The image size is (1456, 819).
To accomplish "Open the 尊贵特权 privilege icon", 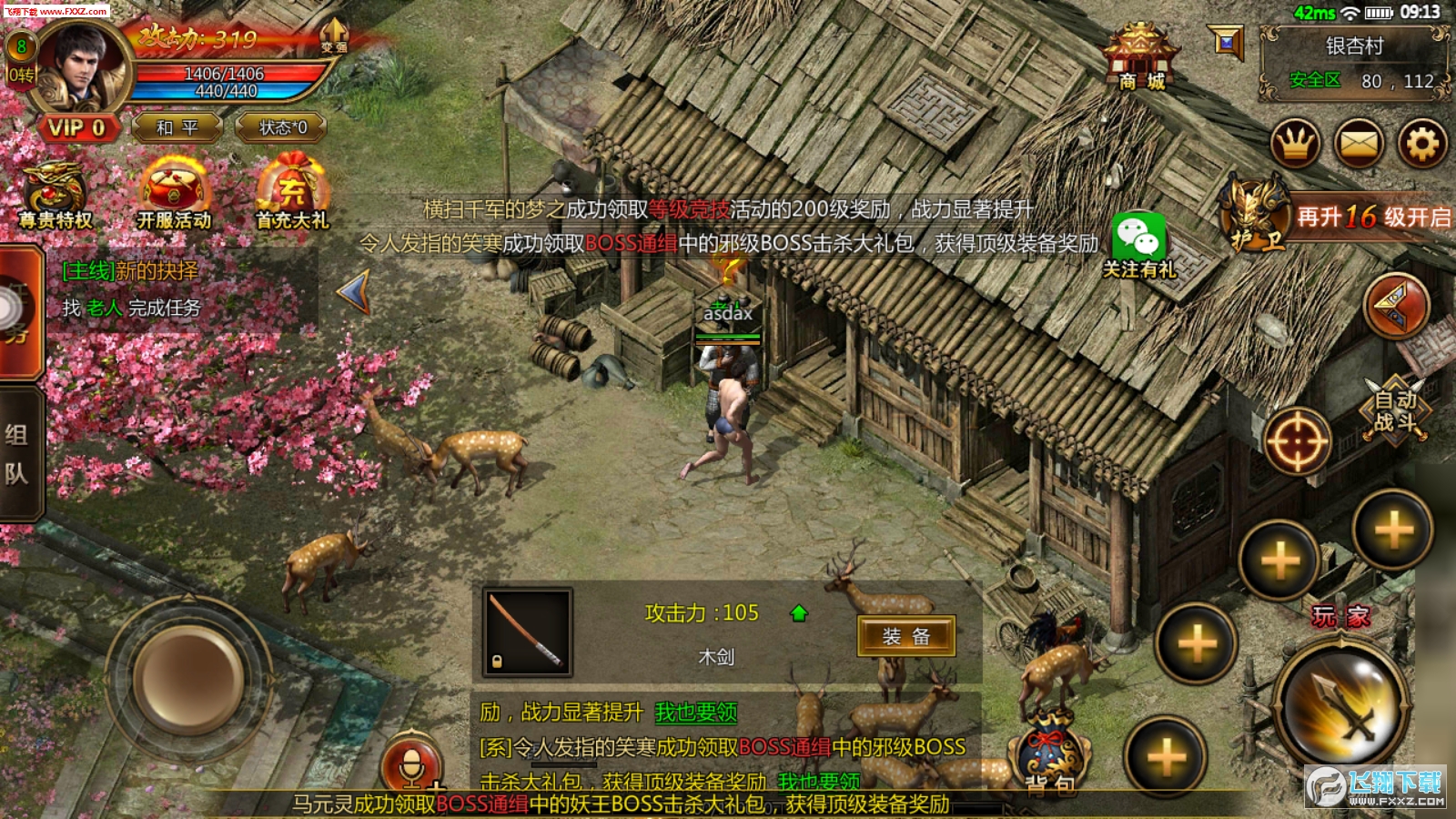I will [x=56, y=195].
